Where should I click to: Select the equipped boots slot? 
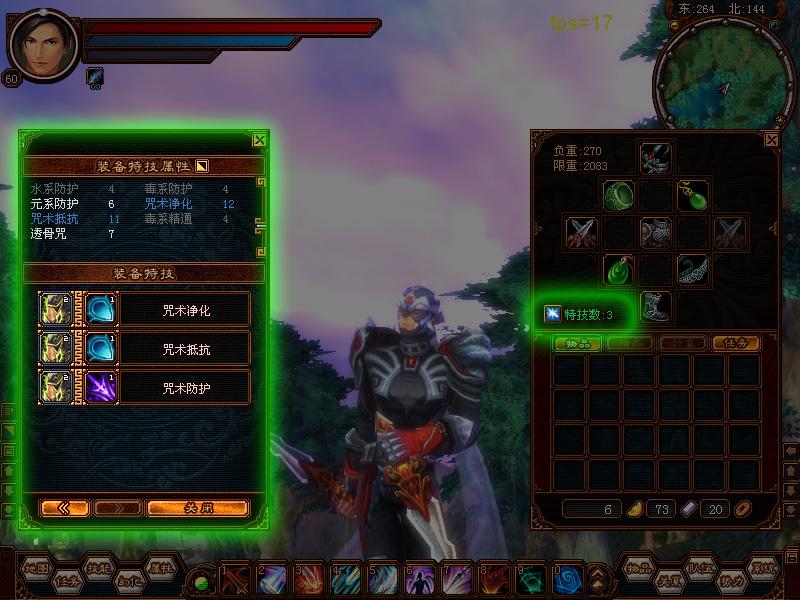coord(655,306)
